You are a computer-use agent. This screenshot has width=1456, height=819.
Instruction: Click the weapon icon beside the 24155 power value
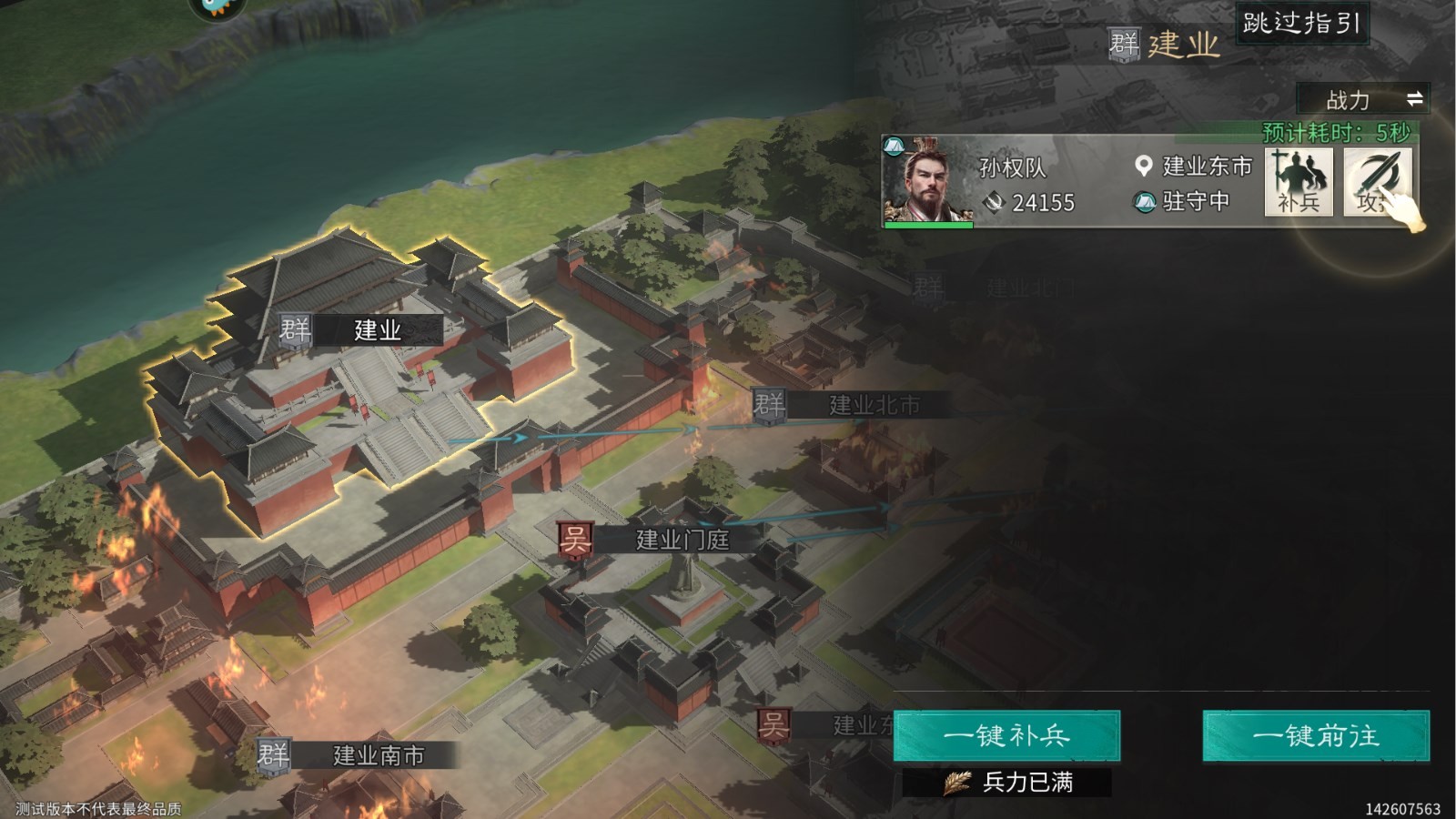tap(996, 201)
